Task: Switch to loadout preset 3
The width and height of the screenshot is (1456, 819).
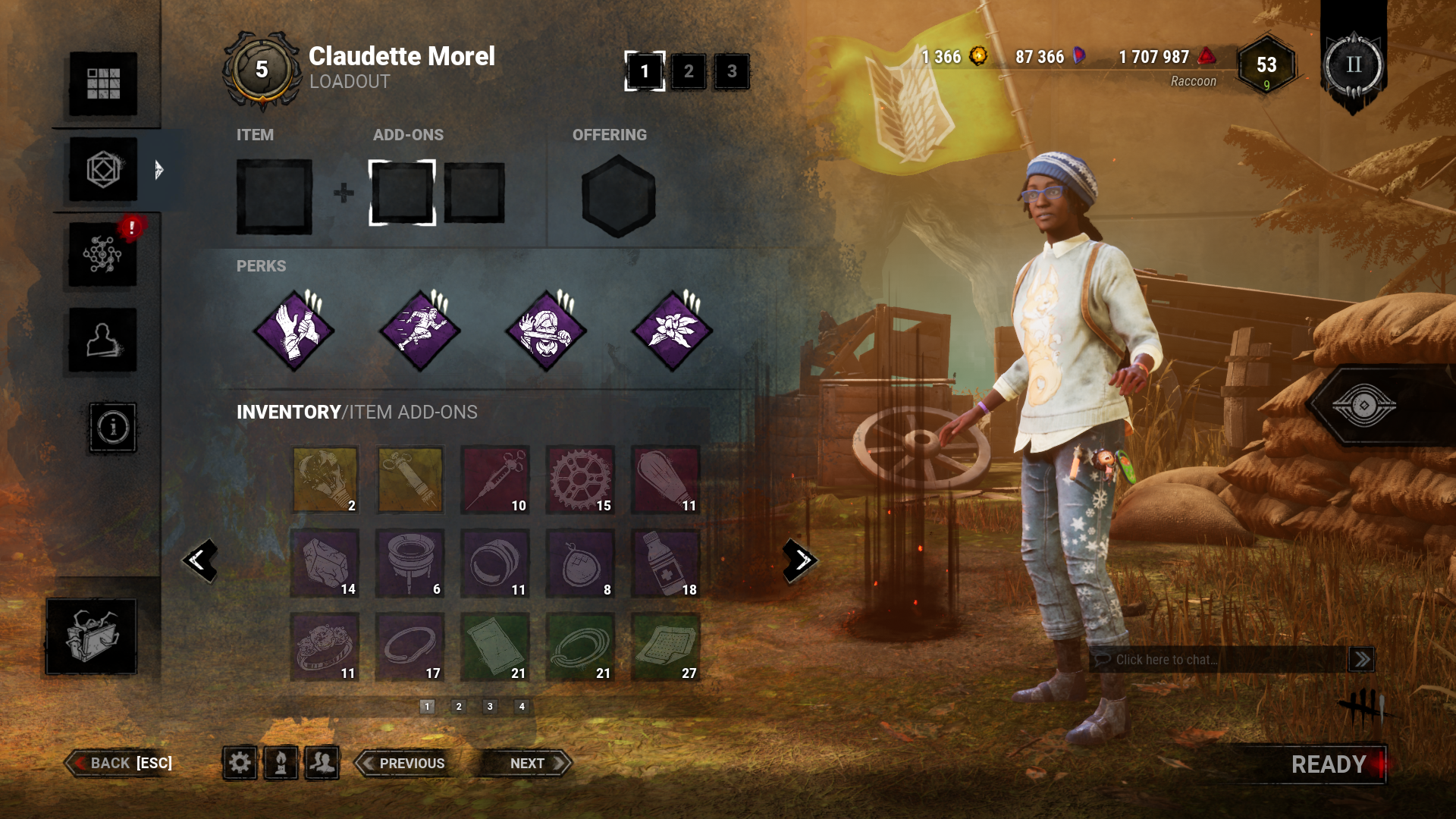Action: 732,71
